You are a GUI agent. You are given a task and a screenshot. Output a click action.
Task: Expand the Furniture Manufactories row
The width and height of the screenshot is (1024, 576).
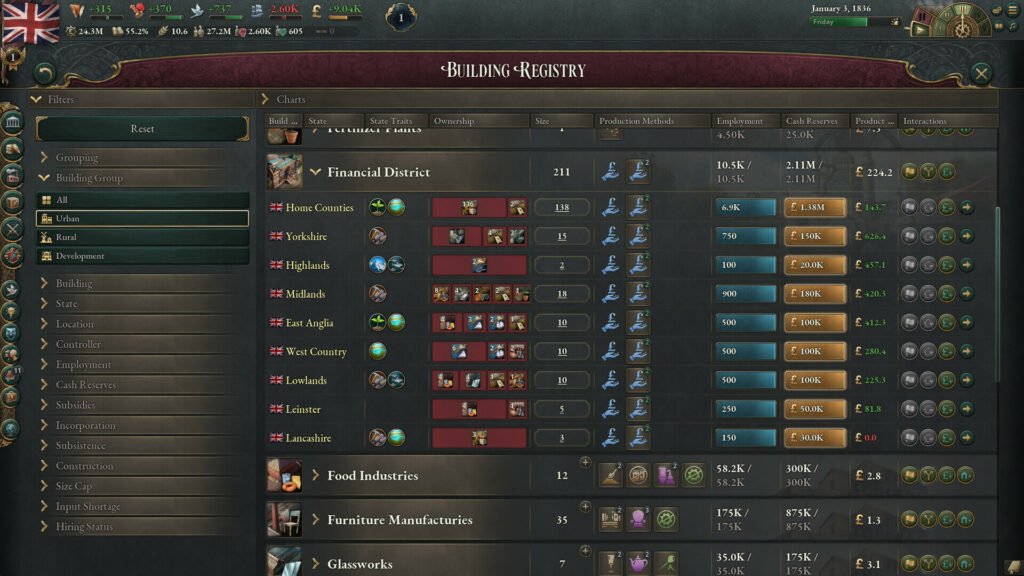[x=315, y=520]
